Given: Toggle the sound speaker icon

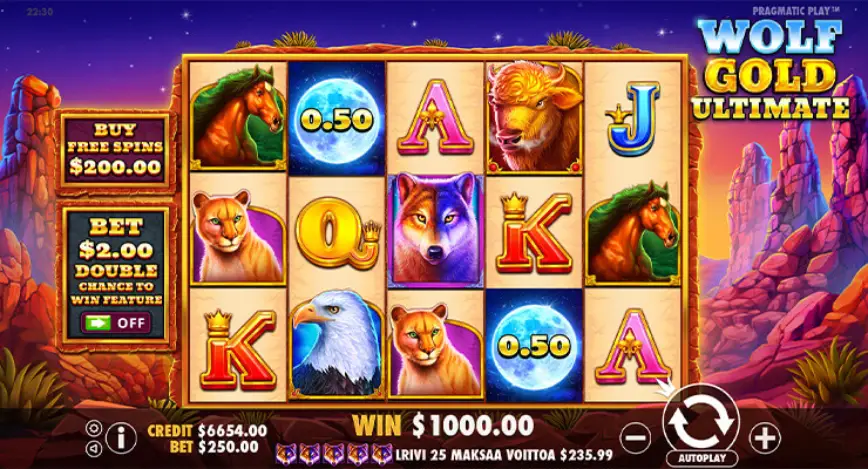Looking at the screenshot, I should pos(94,446).
